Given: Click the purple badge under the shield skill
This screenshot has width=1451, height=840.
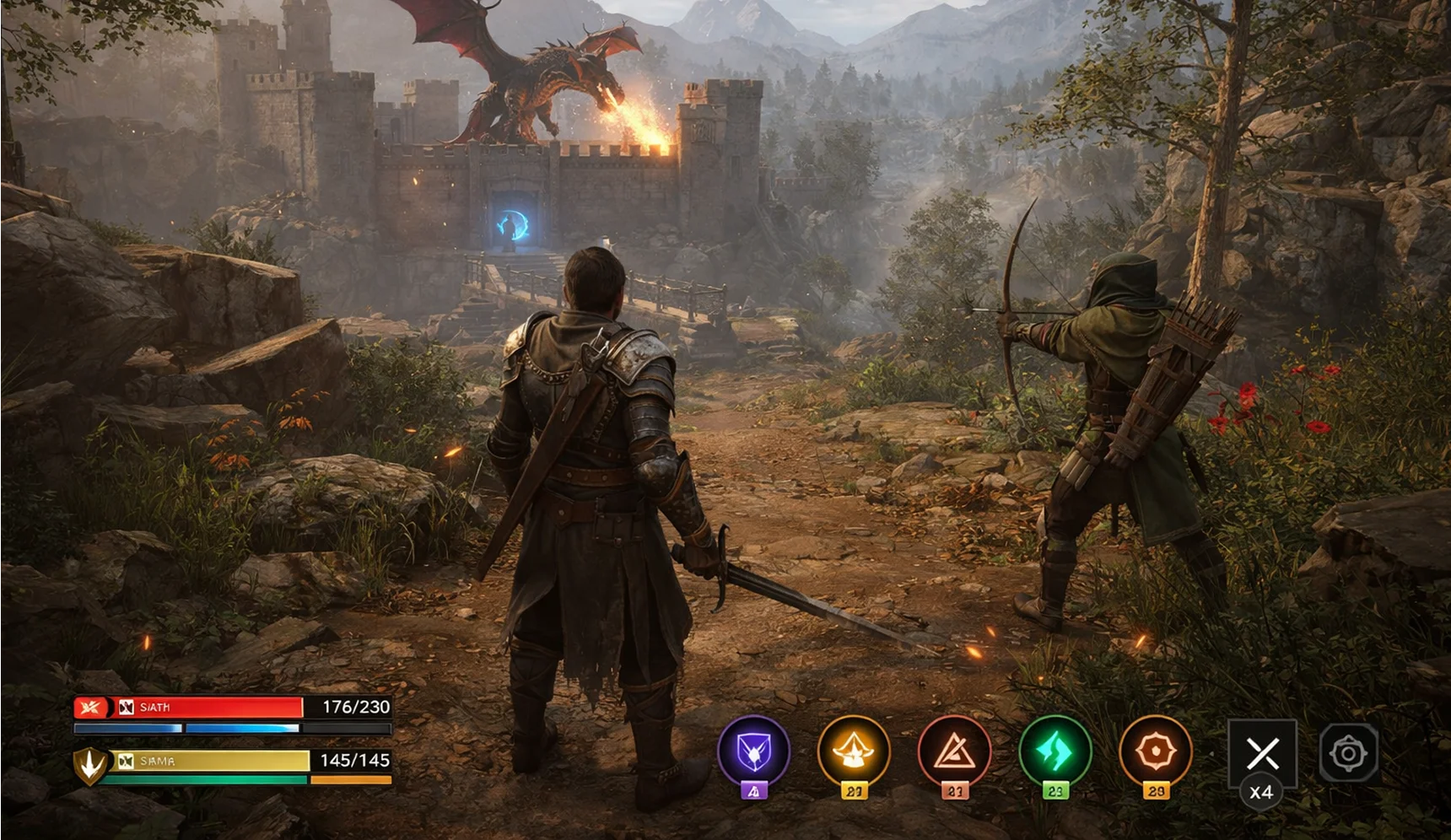Looking at the screenshot, I should point(753,791).
